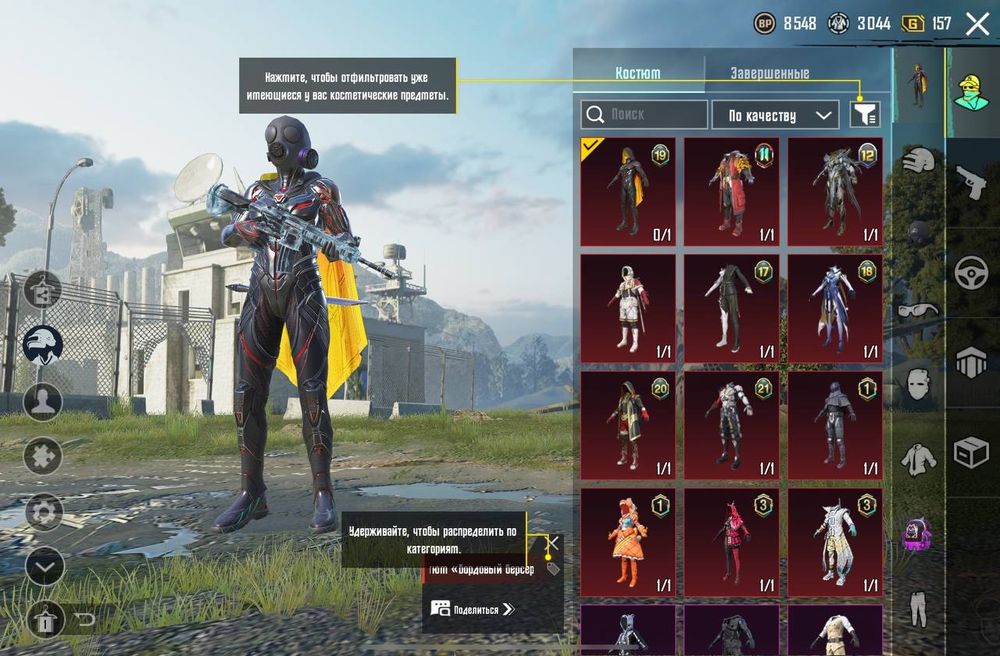This screenshot has width=1000, height=656.
Task: Switch to the Завершенные tab
Action: click(x=769, y=73)
